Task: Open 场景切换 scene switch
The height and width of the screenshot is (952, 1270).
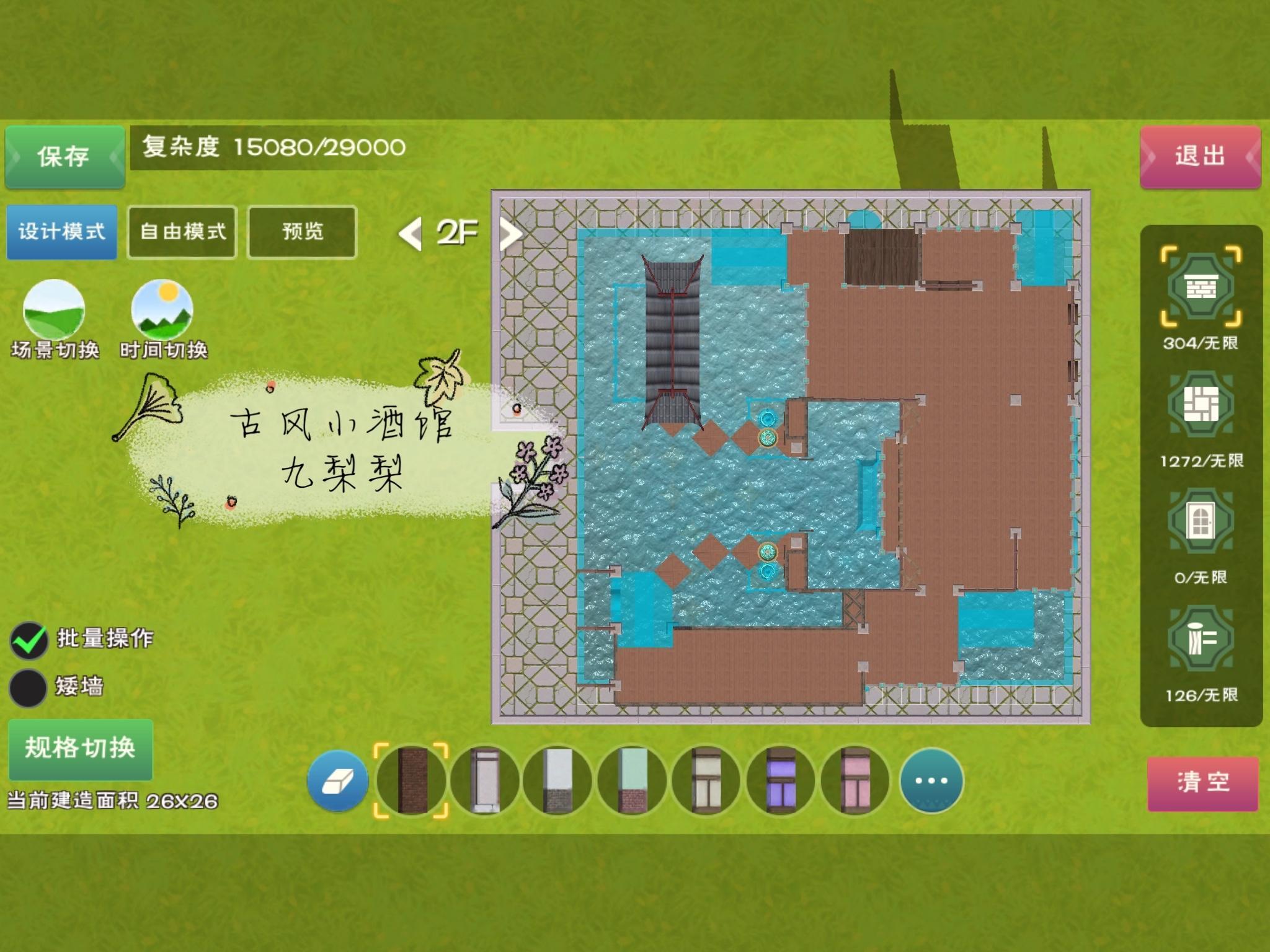Action: click(54, 310)
